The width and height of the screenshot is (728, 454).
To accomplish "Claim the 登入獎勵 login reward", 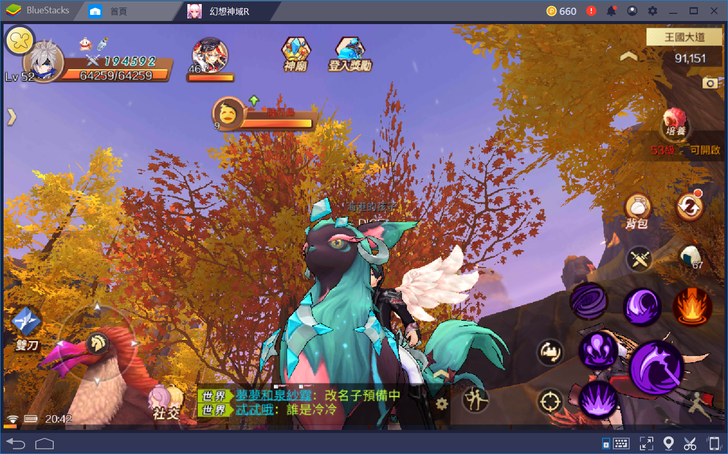I will (349, 53).
